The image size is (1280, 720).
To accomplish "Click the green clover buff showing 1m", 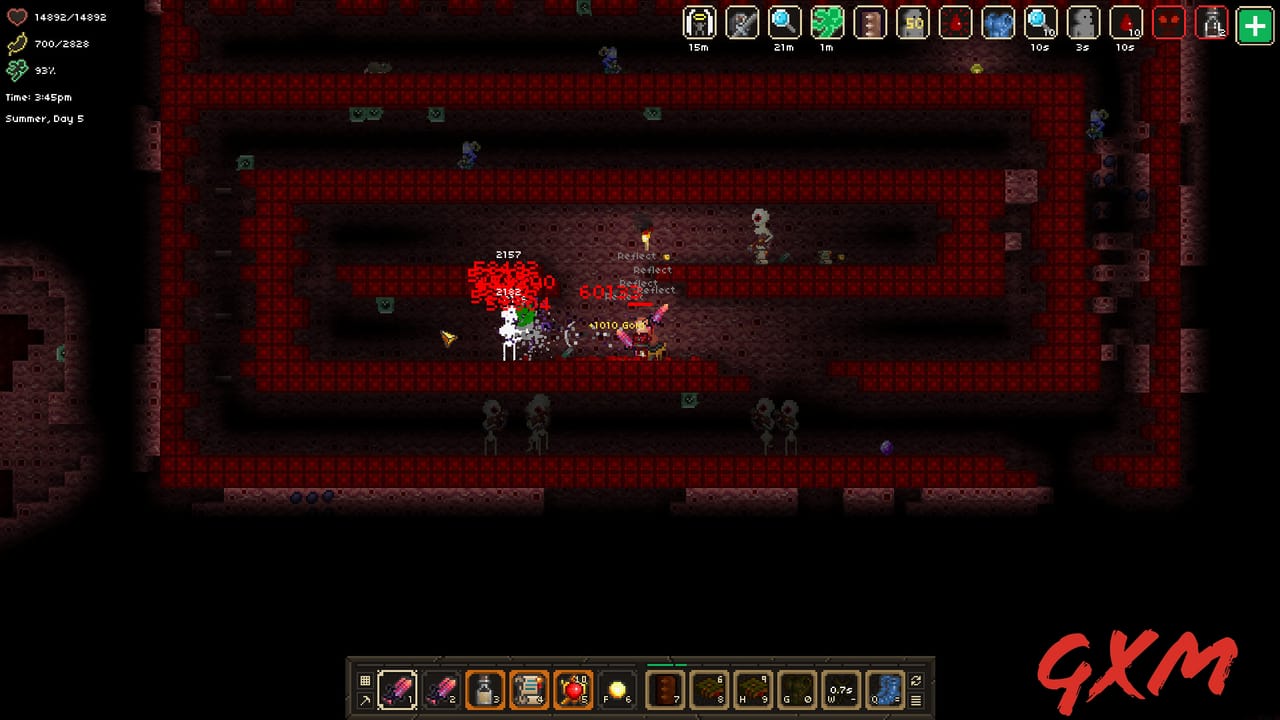I will [x=828, y=22].
